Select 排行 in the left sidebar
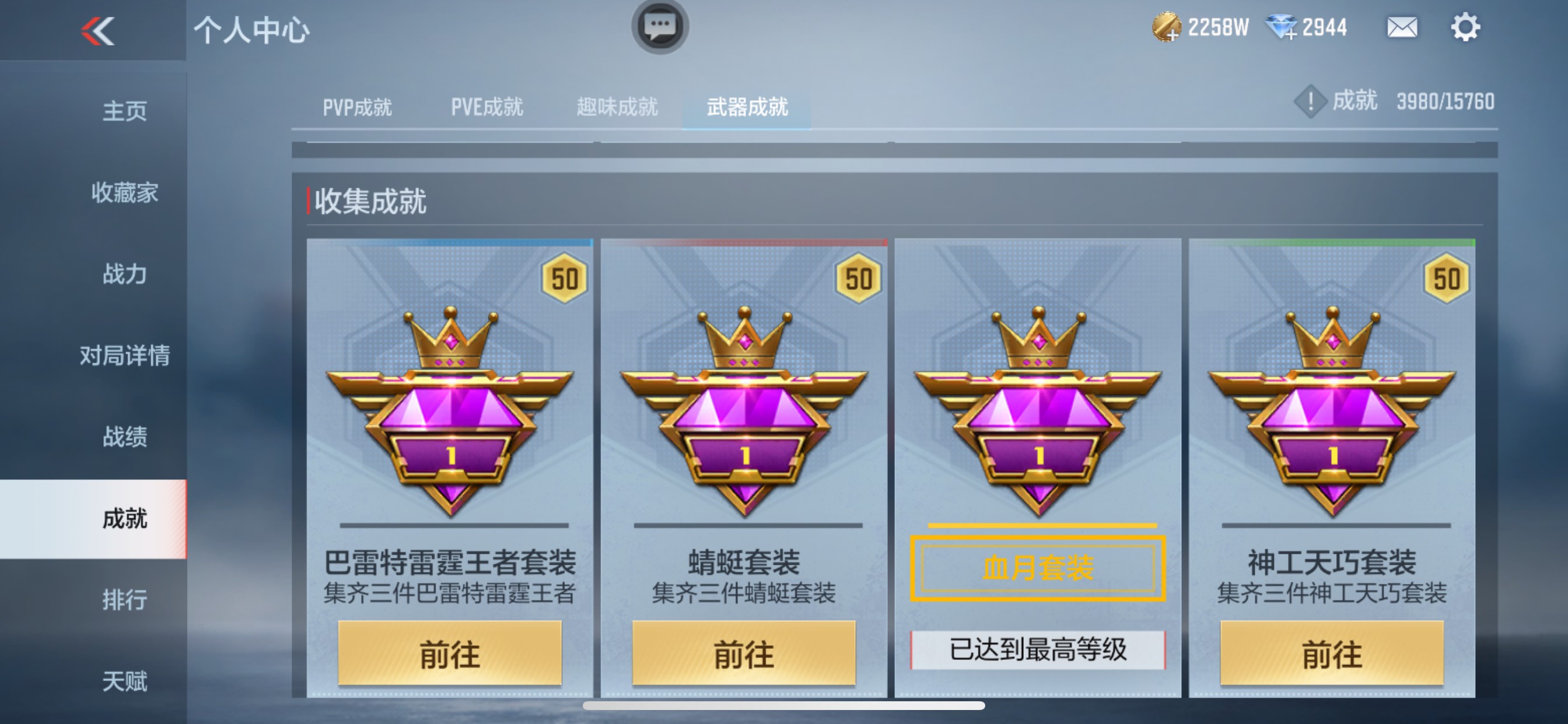1568x724 pixels. [x=125, y=599]
